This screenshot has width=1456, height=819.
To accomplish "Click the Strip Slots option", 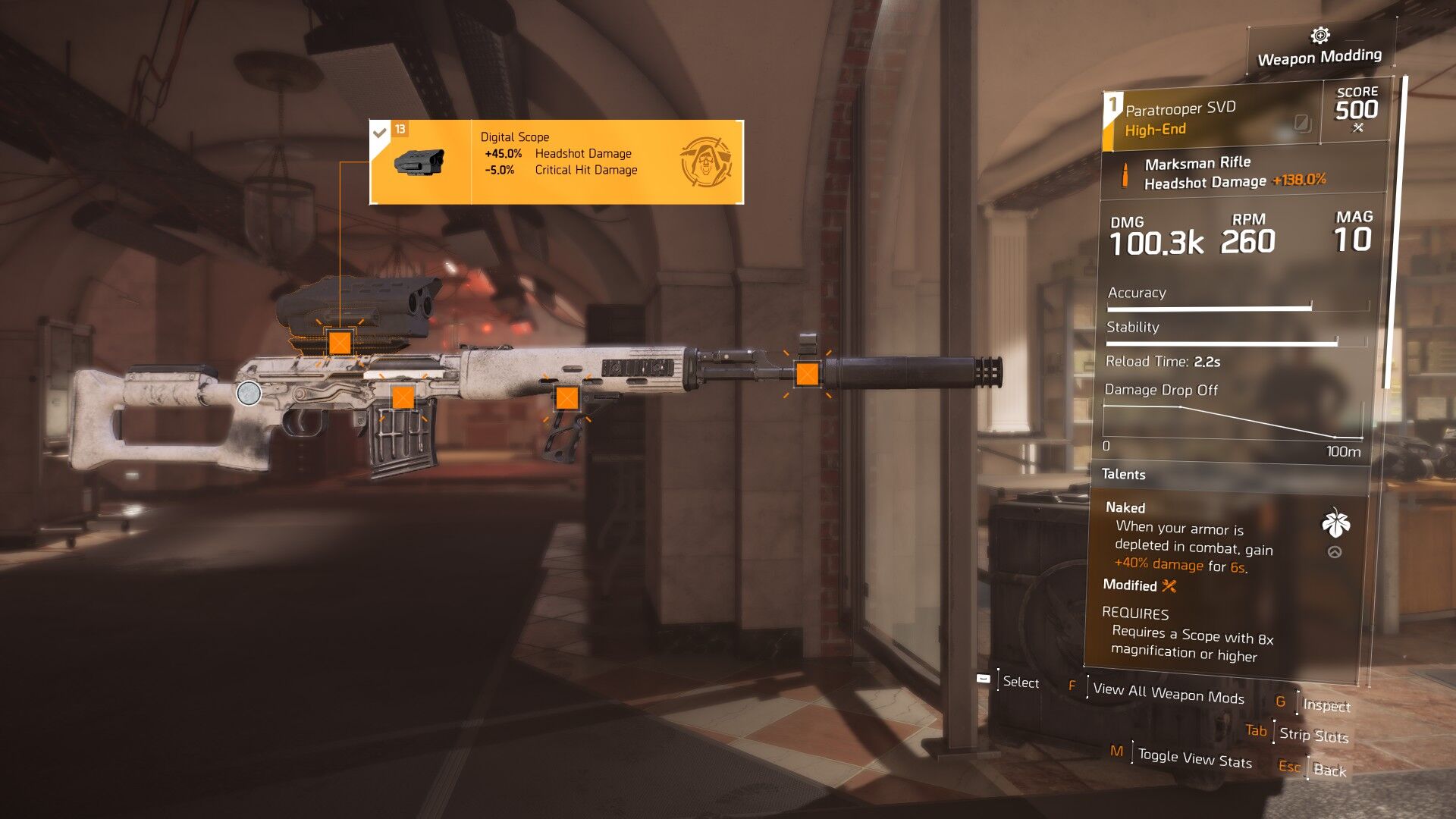I will [x=1313, y=735].
